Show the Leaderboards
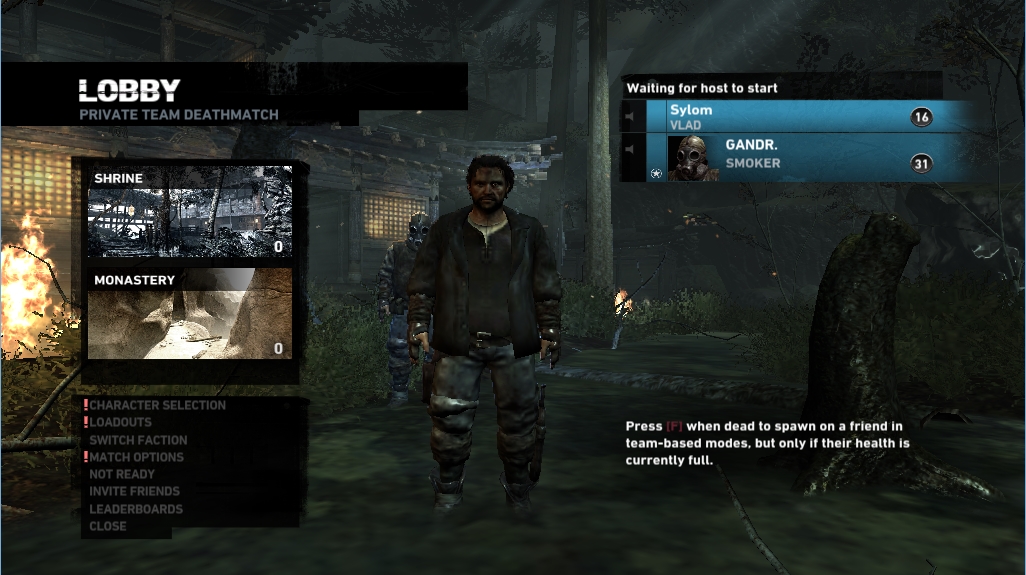Viewport: 1026px width, 575px height. (136, 509)
